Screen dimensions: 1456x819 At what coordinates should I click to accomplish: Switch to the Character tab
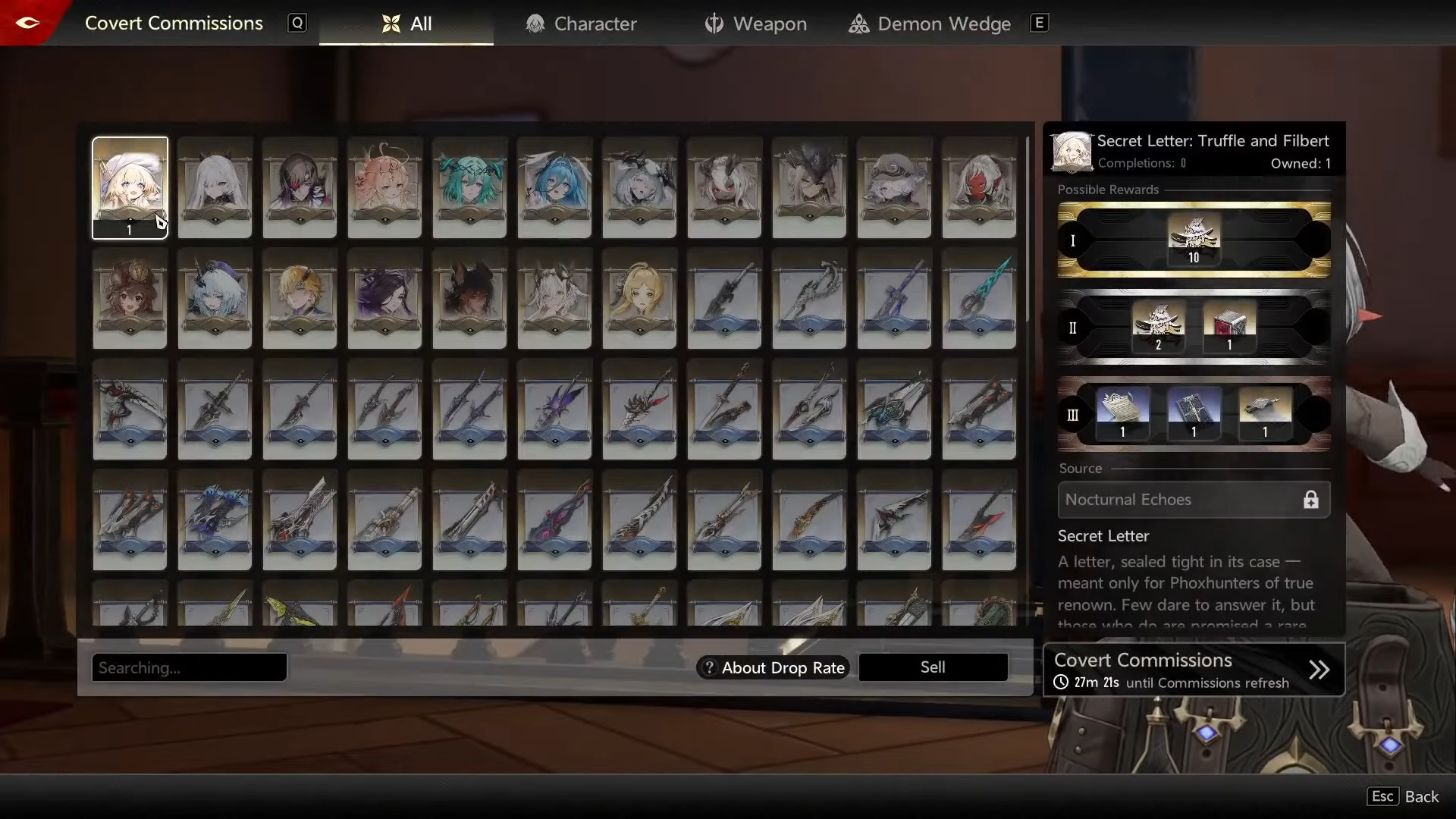click(x=580, y=24)
